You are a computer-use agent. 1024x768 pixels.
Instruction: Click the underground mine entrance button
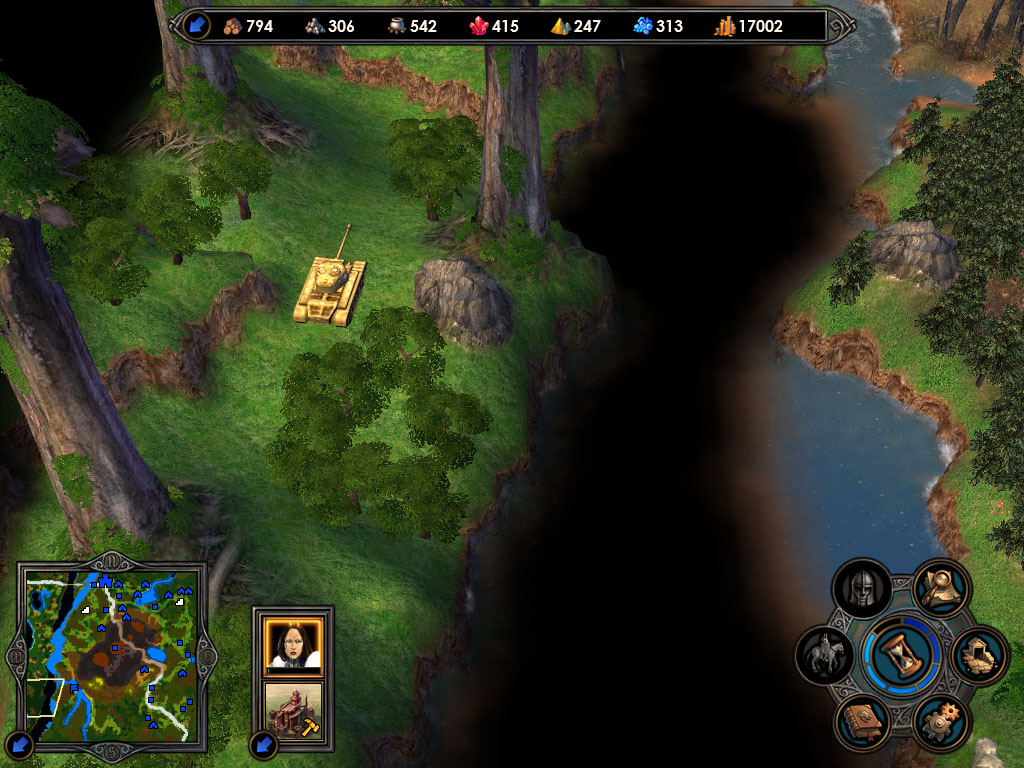(979, 655)
